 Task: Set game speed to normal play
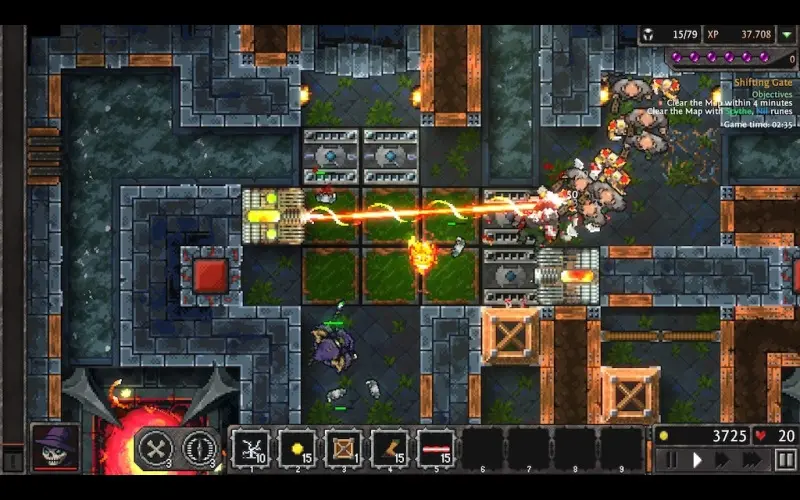point(696,460)
